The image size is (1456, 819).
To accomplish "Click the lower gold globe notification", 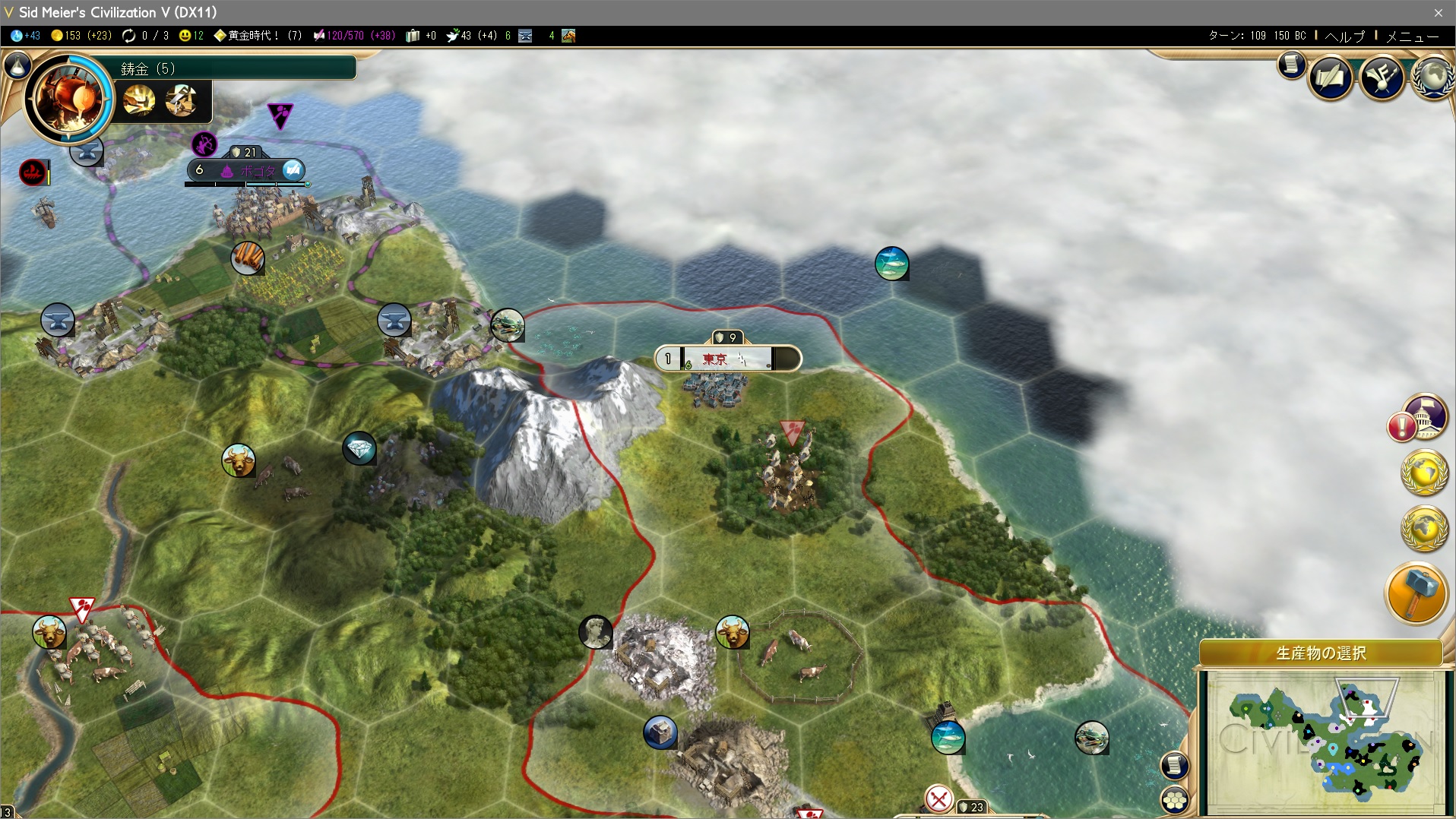I will [x=1424, y=526].
